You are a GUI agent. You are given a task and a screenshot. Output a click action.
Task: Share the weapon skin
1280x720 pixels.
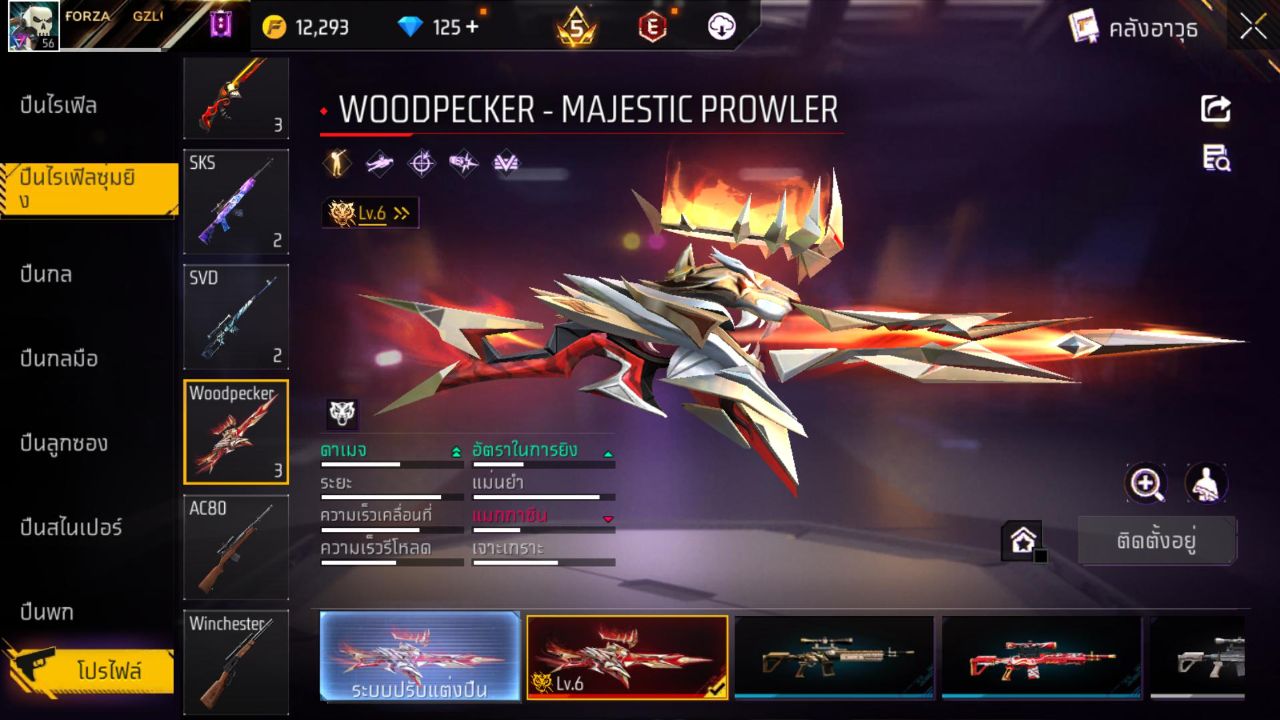point(1216,108)
